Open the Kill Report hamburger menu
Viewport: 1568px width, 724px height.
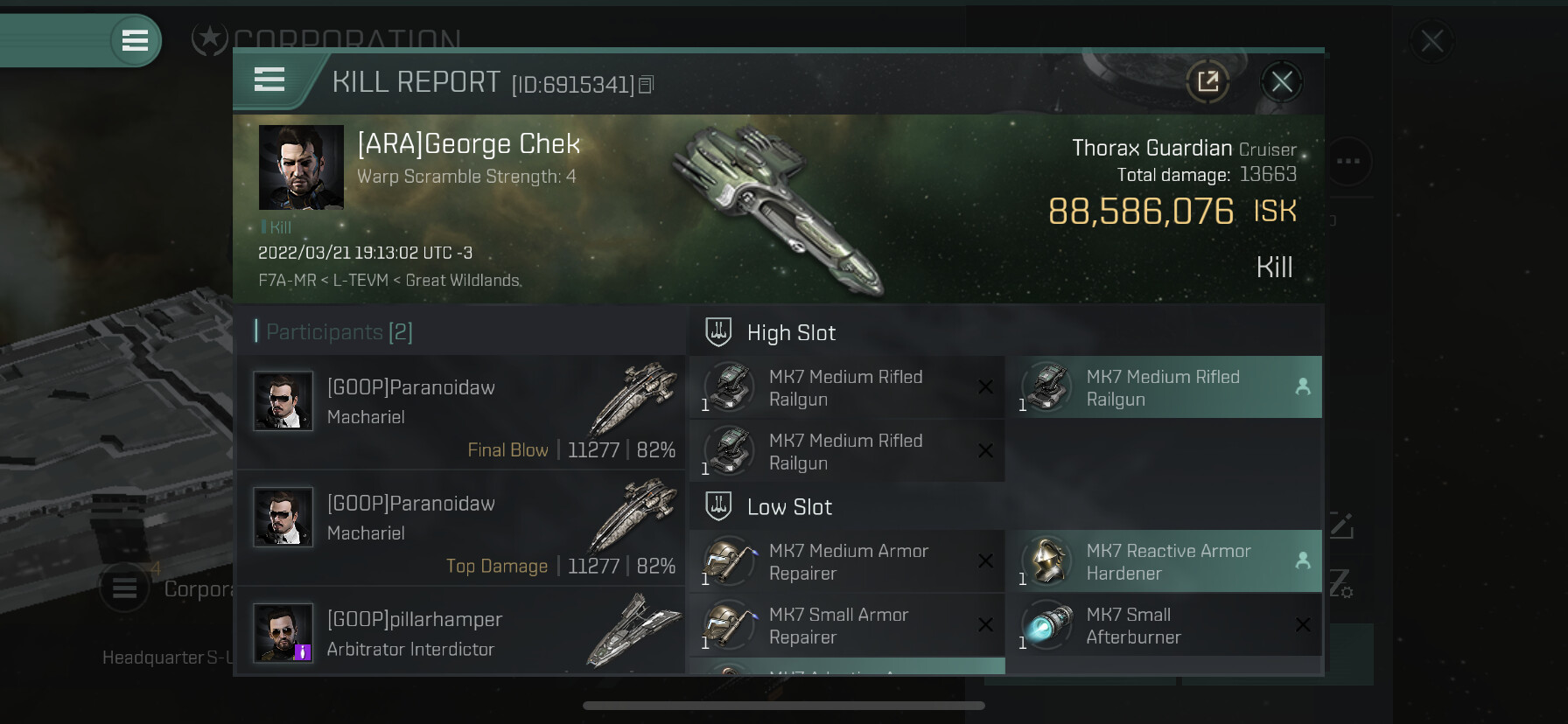269,80
